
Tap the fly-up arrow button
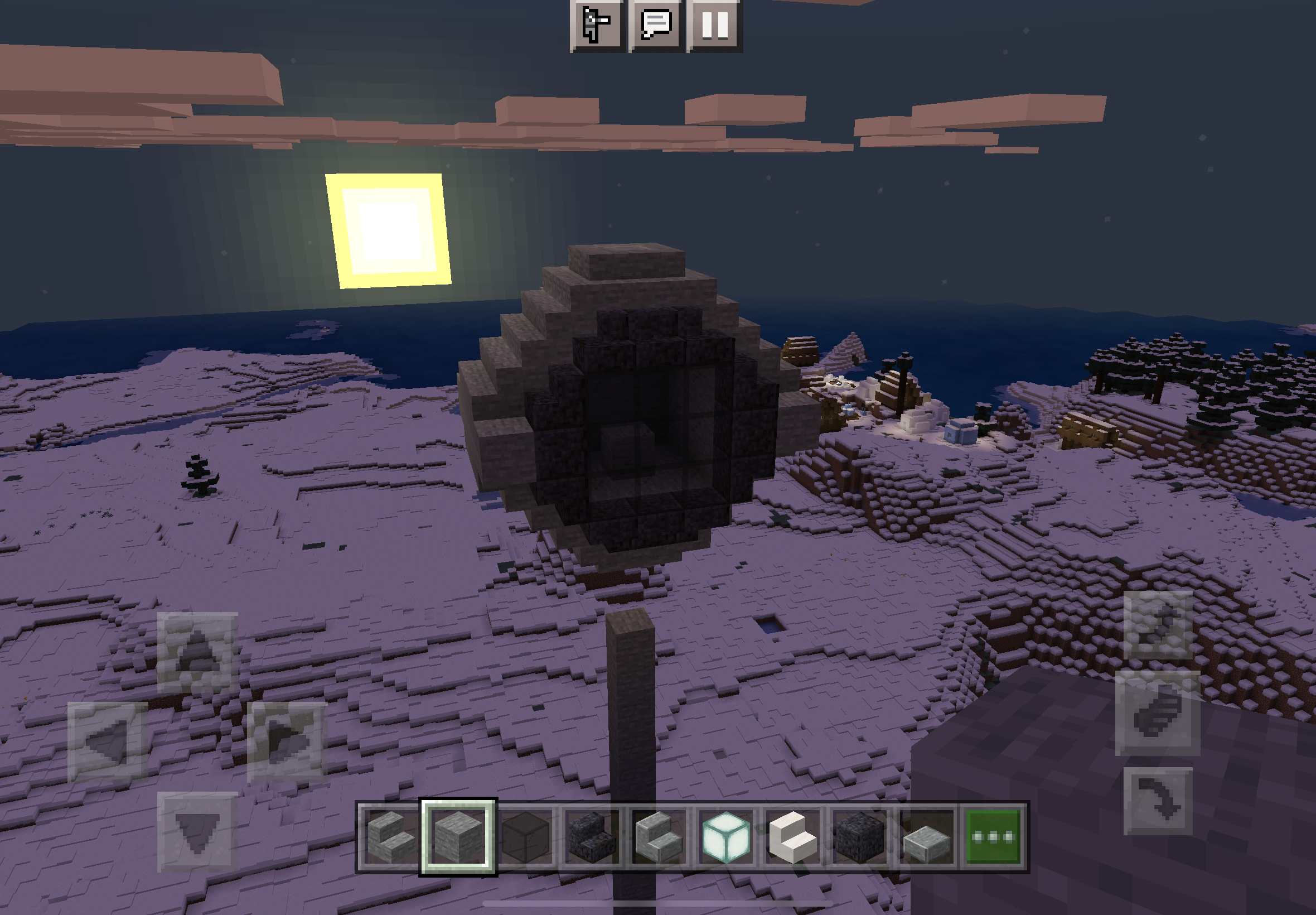coord(1158,625)
